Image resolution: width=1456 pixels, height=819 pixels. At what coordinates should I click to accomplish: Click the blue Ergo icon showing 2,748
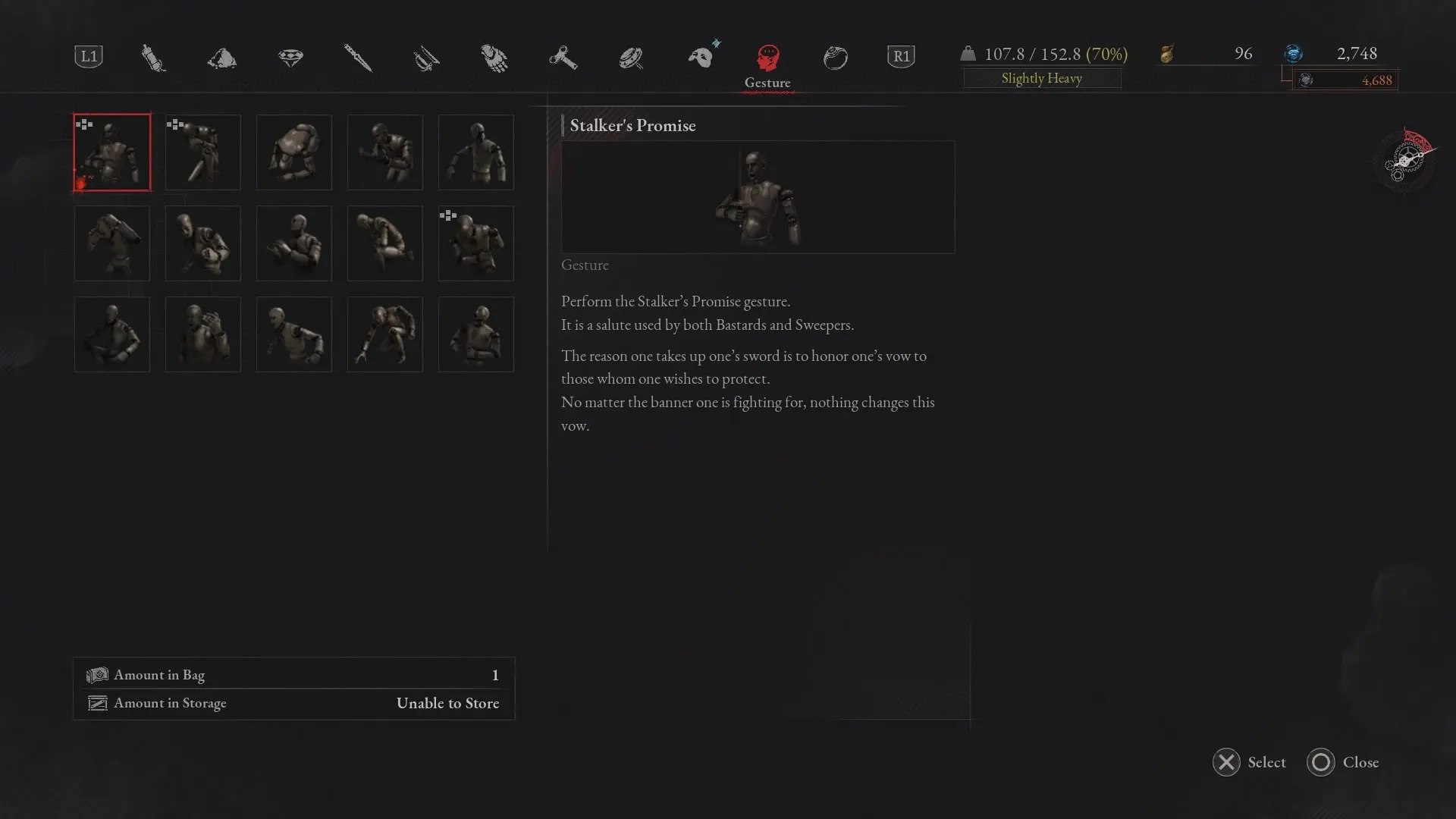click(1294, 54)
